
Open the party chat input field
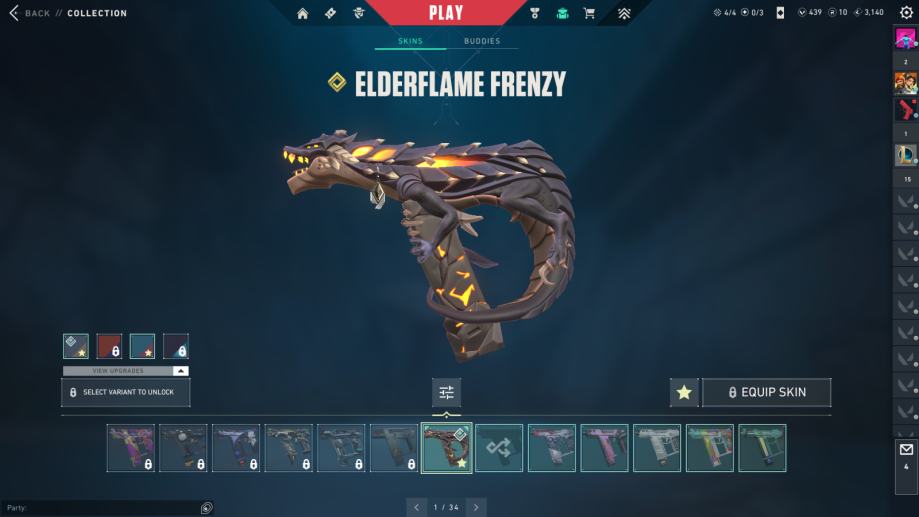[x=100, y=508]
